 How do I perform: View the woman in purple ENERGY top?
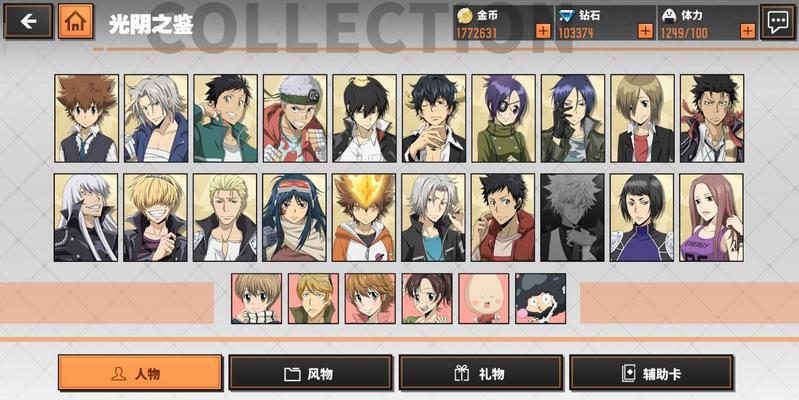coord(712,217)
